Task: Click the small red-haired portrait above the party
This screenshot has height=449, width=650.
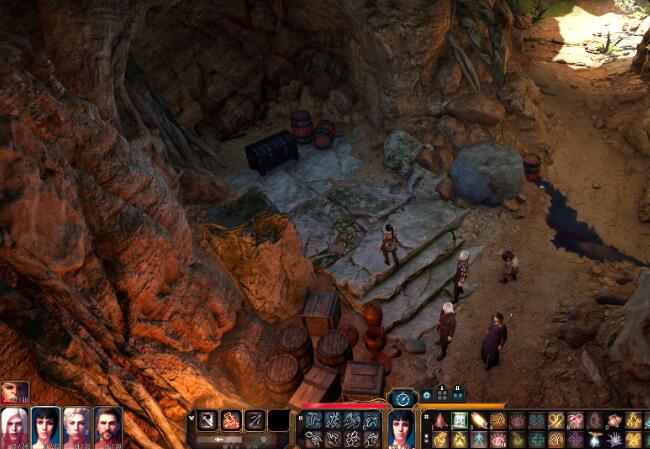Action: tap(14, 392)
